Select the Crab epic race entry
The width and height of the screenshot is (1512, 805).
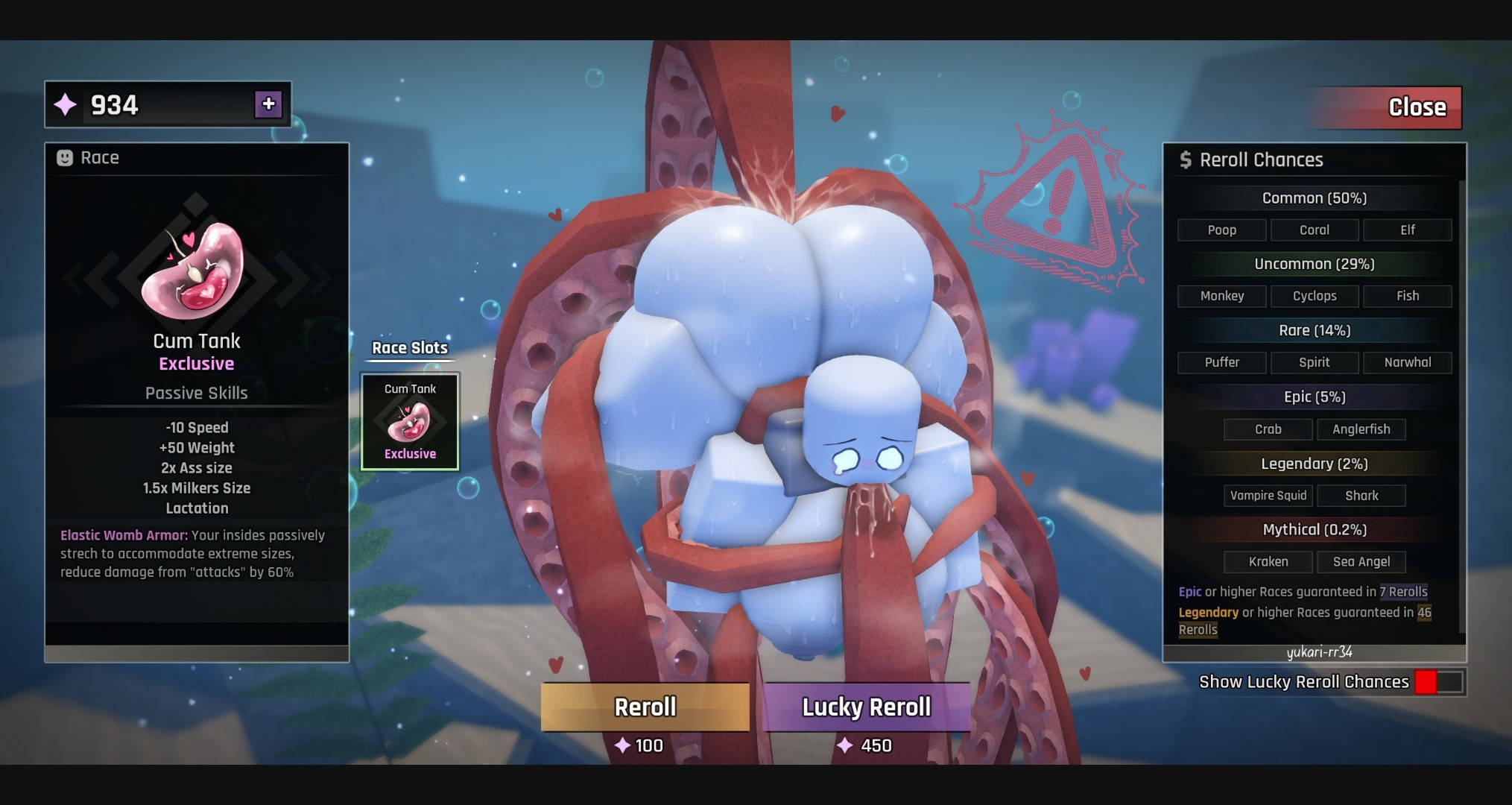[1268, 429]
